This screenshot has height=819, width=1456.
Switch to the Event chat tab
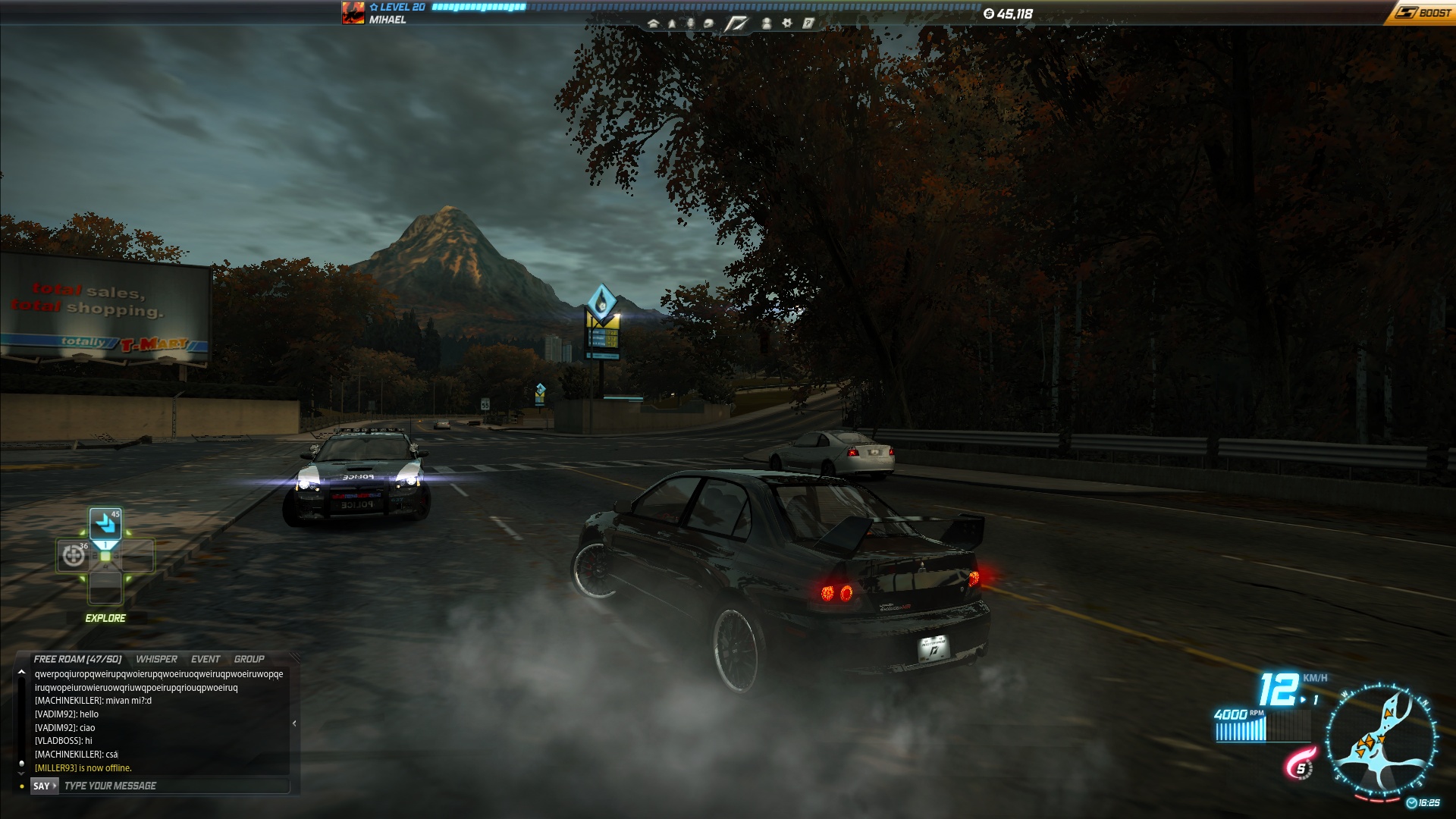point(206,659)
